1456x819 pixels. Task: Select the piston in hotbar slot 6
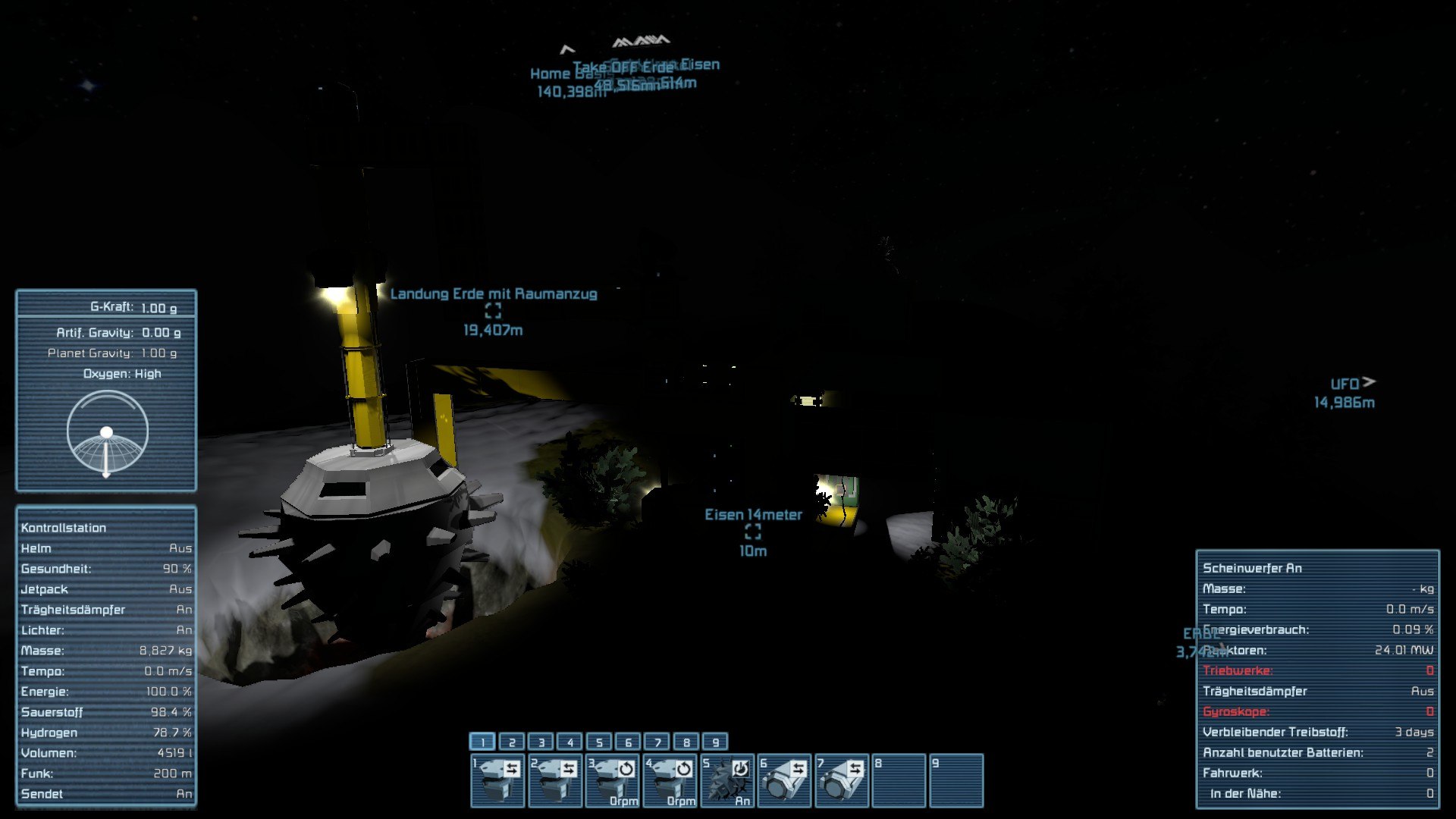coord(784,780)
